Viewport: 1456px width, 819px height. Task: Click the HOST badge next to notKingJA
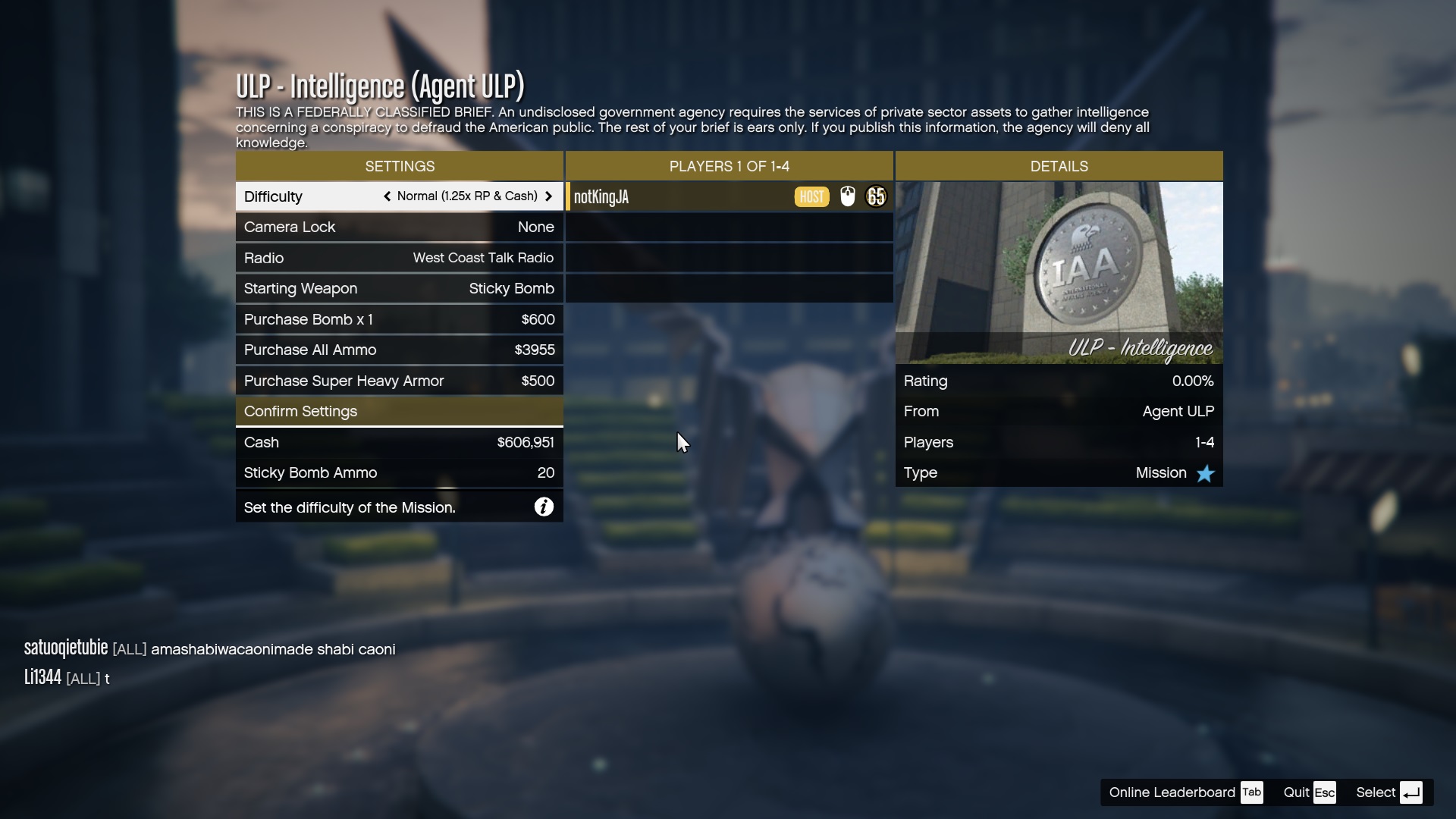(811, 196)
